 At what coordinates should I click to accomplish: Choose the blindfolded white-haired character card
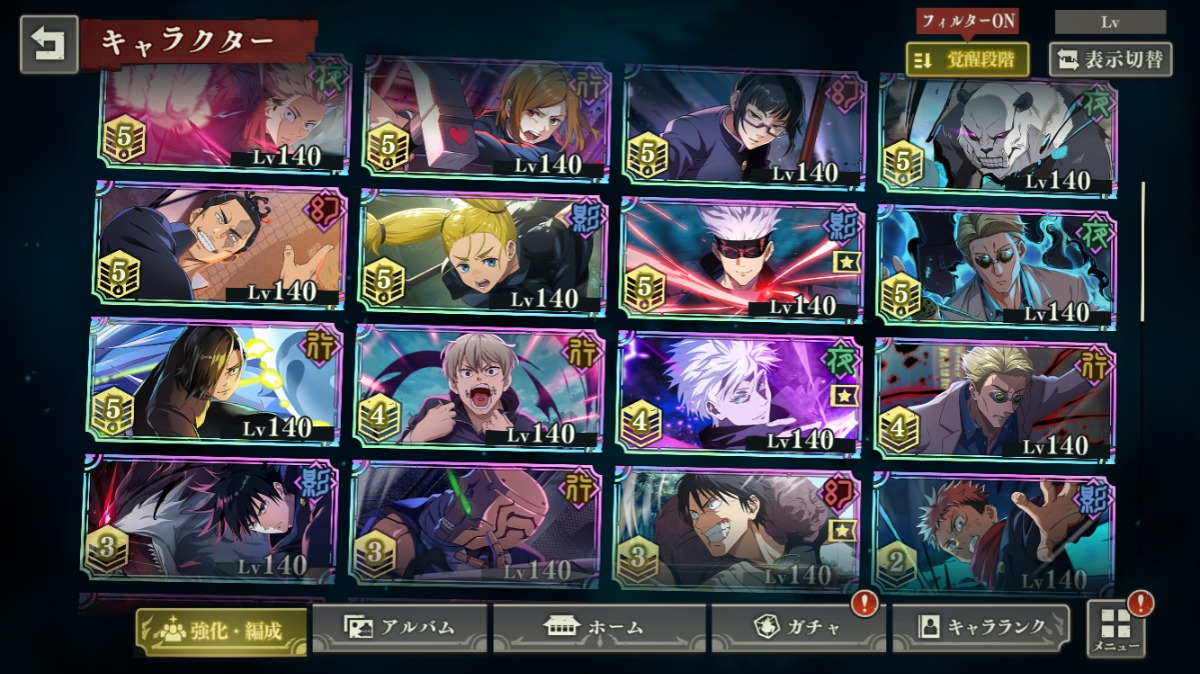point(741,257)
